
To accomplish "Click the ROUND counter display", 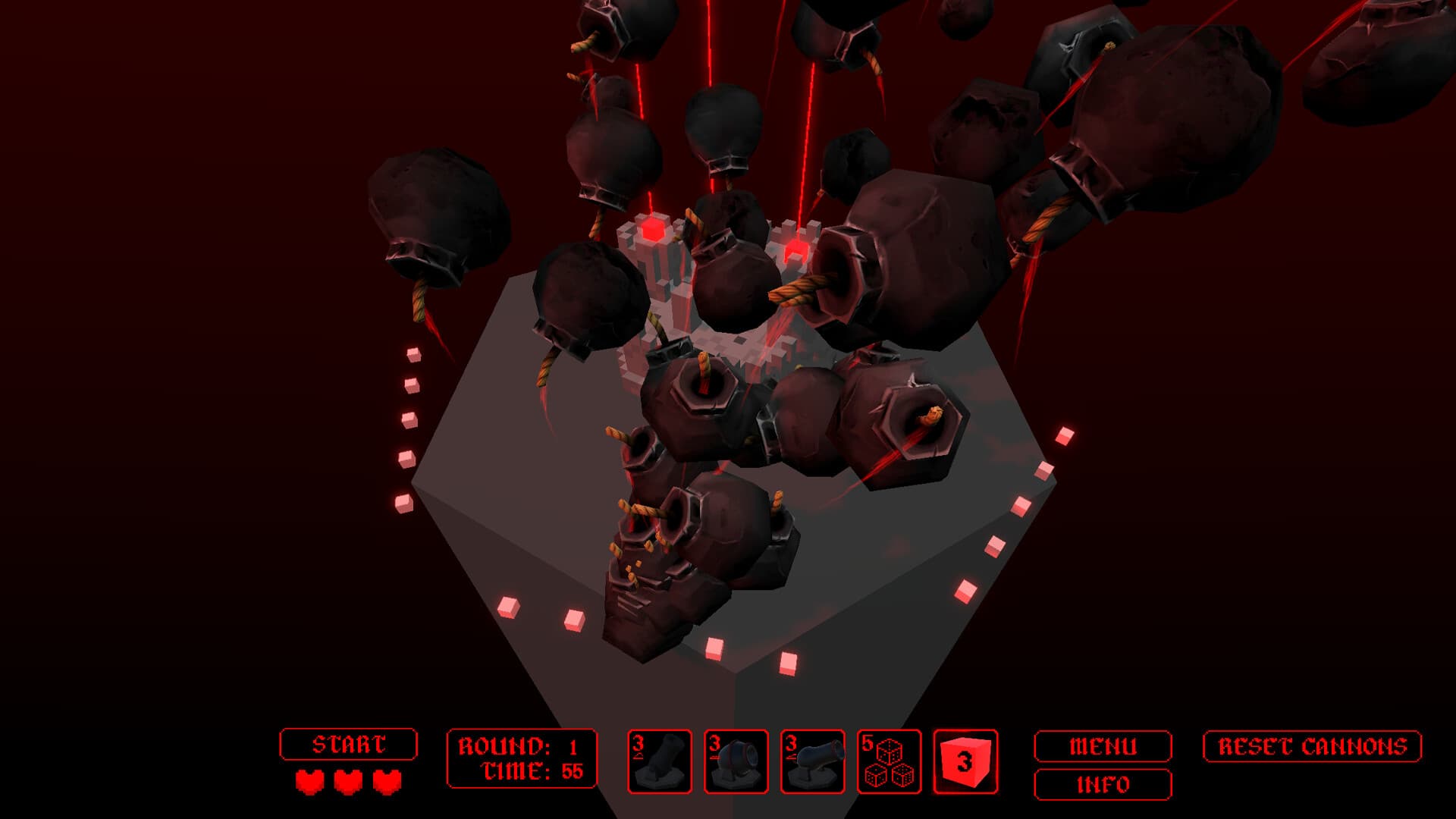I will 514,745.
